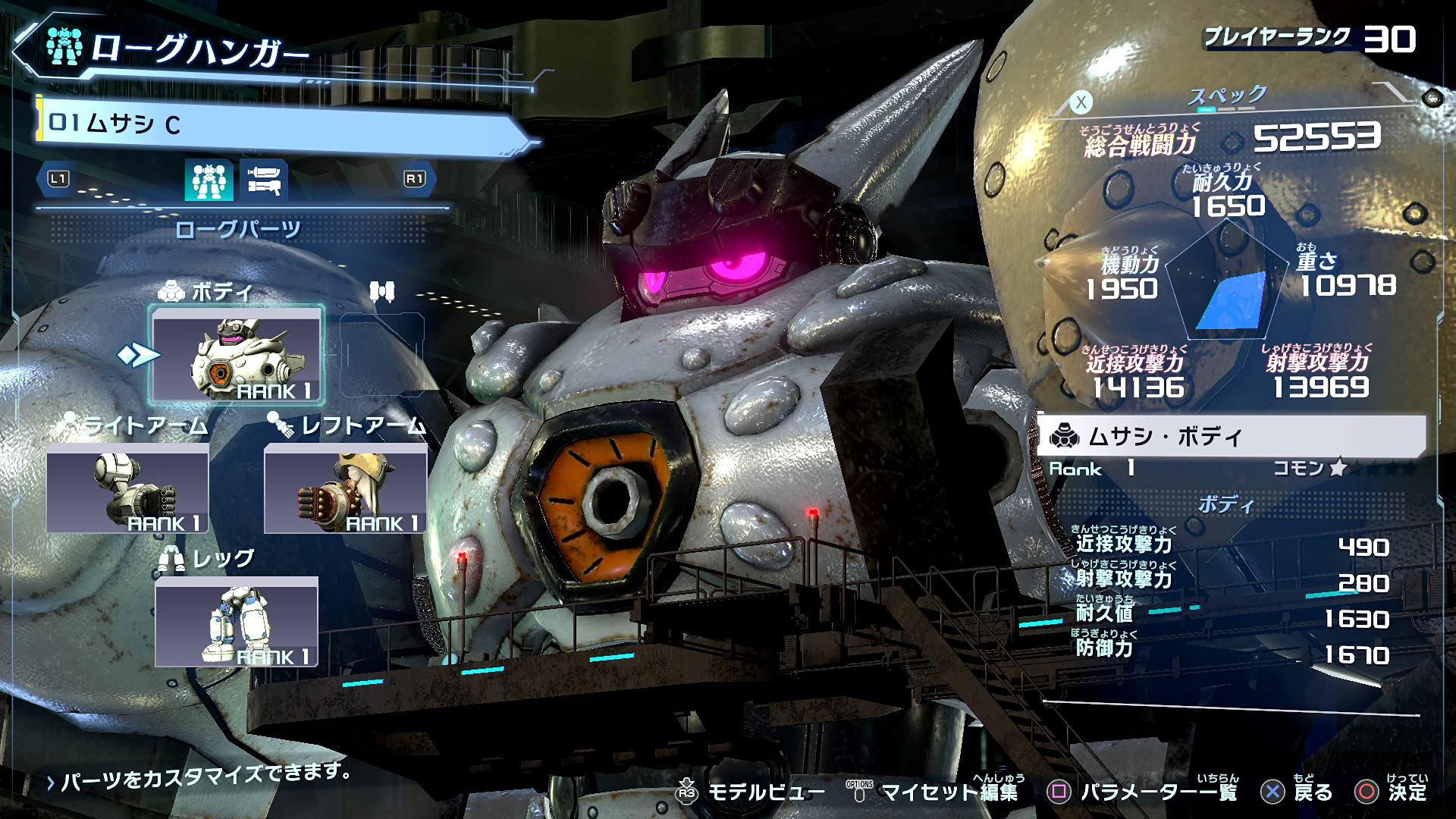Image resolution: width=1456 pixels, height=819 pixels.
Task: Switch to the weapons tab
Action: [263, 180]
